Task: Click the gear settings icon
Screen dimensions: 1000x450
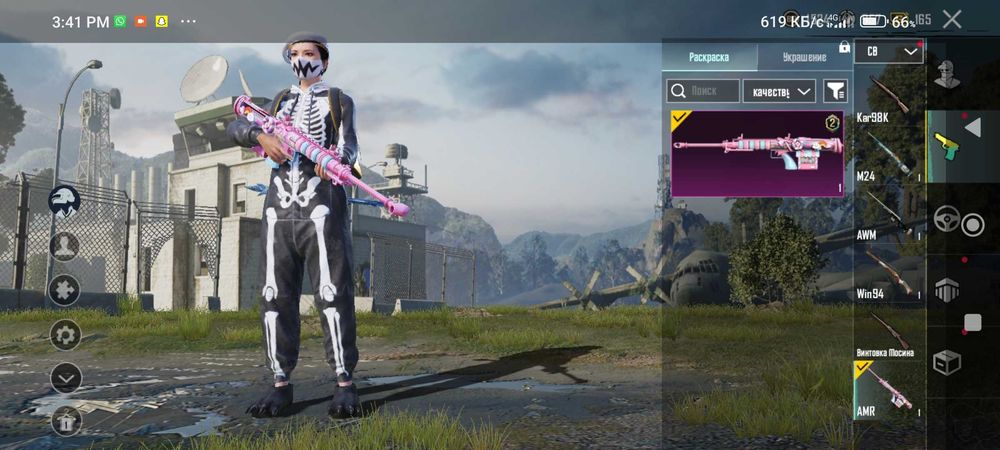Action: [65, 334]
